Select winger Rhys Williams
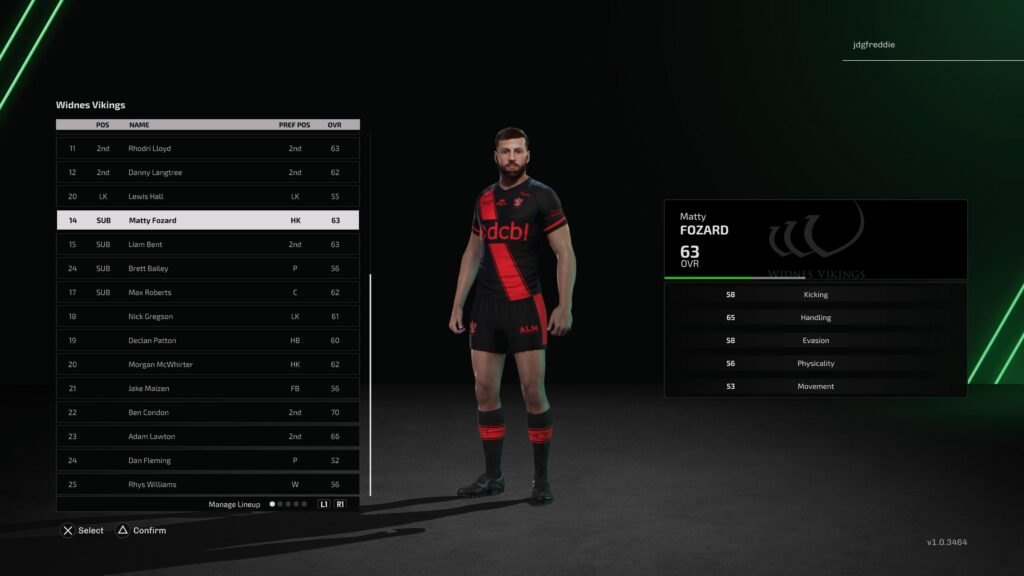 207,484
